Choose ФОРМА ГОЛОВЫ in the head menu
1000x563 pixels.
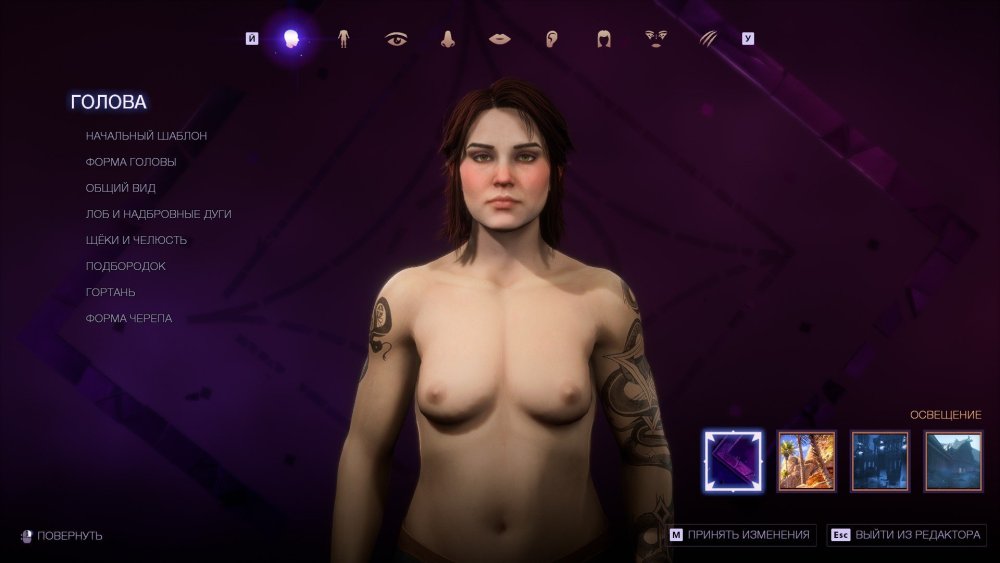tap(131, 162)
